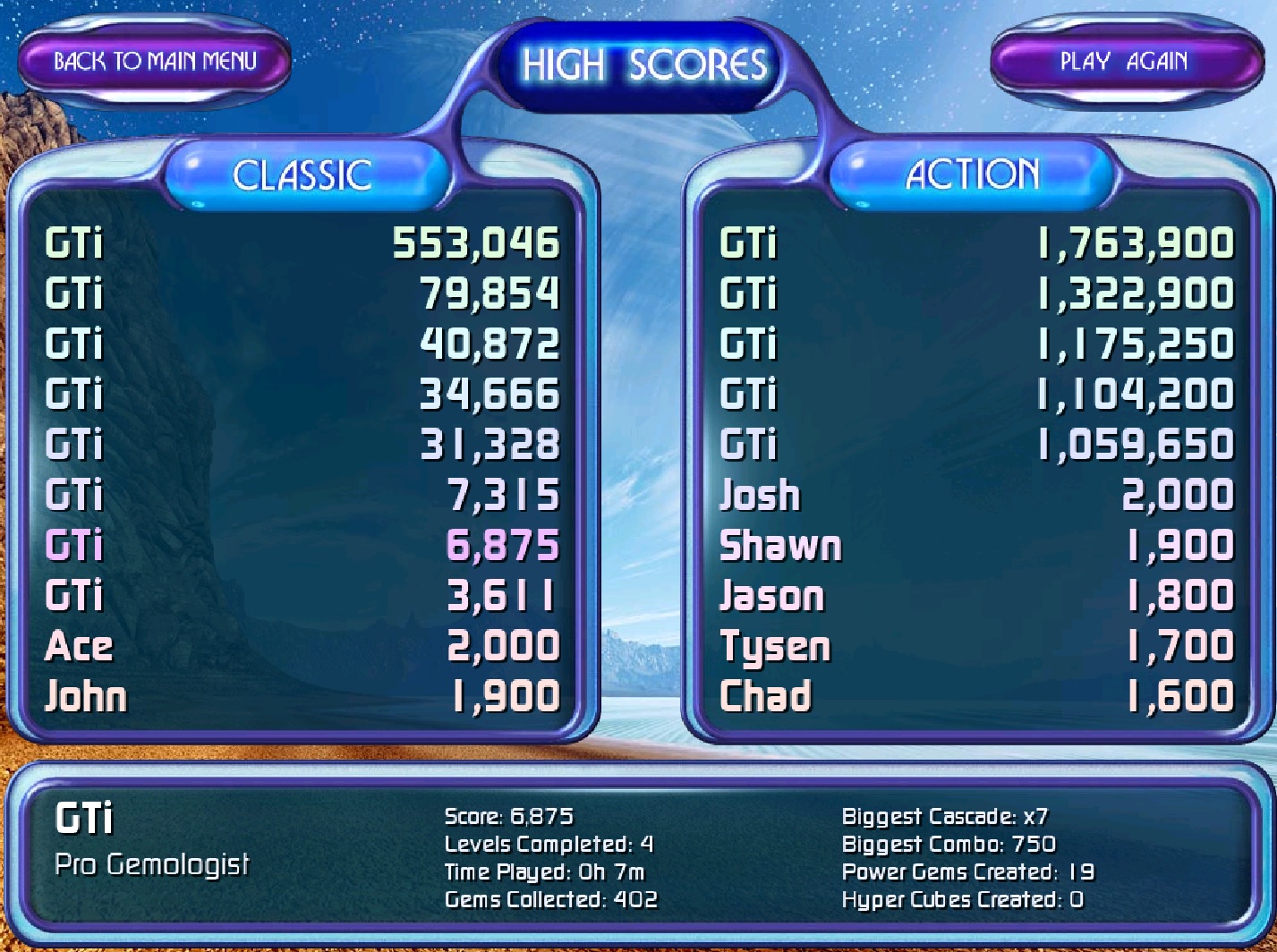
Task: Select the 1,763,900 Action score row
Action: click(x=976, y=243)
